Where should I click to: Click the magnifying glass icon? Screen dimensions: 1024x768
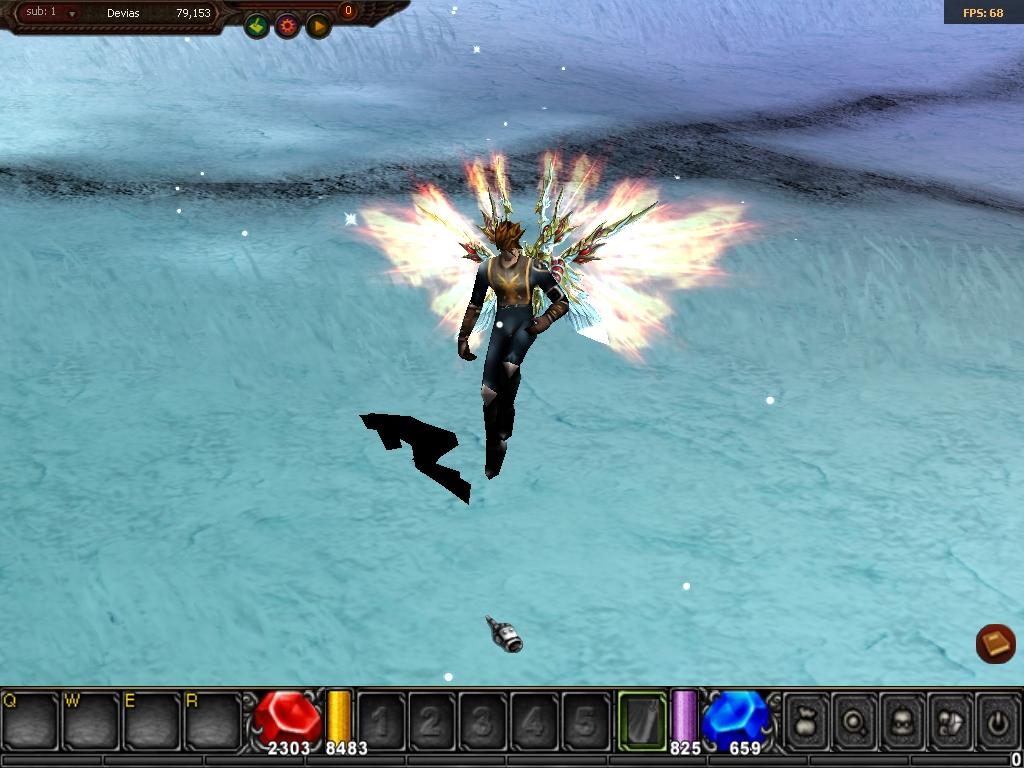coord(854,720)
